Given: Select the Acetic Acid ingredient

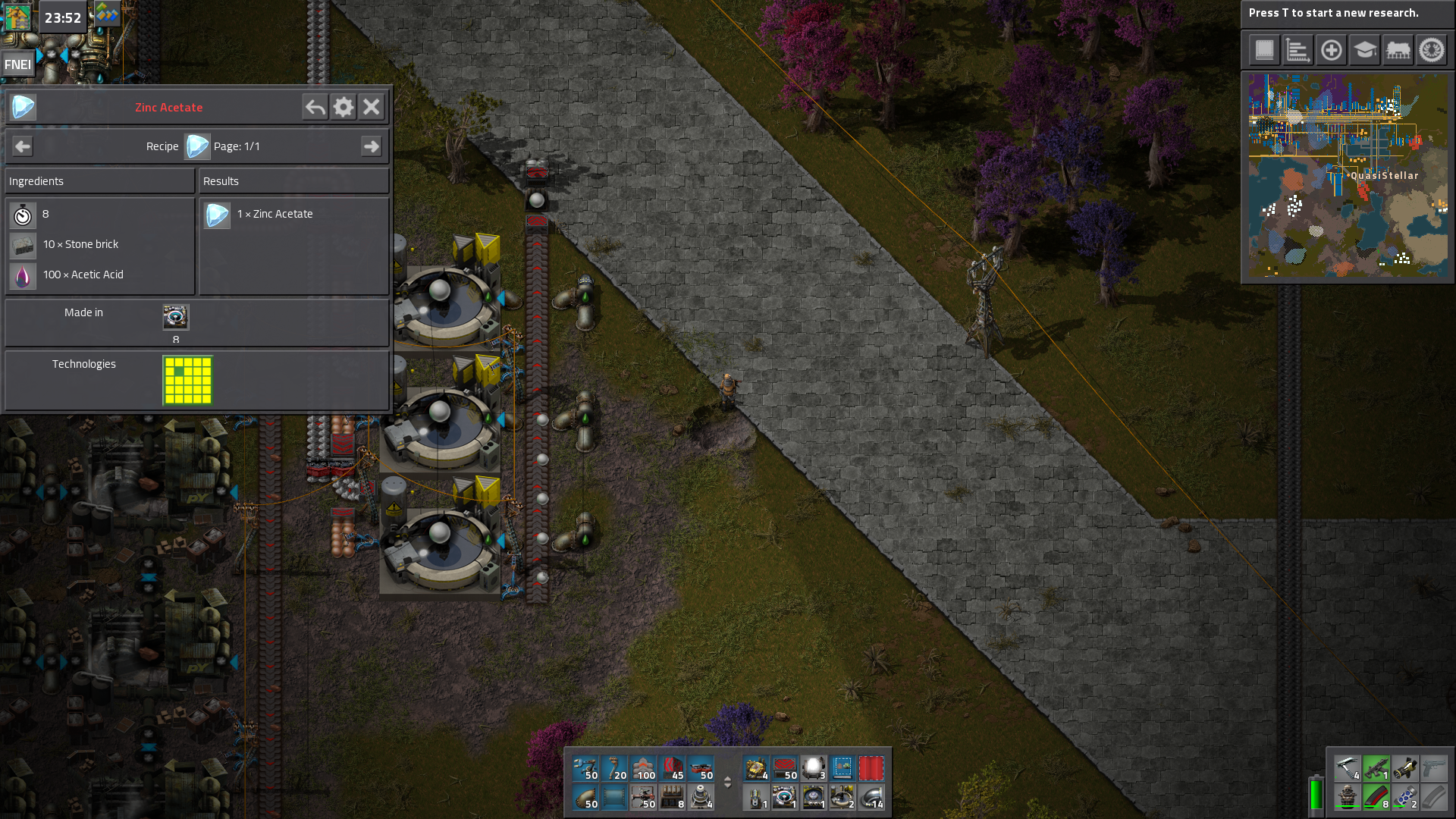Looking at the screenshot, I should tap(23, 275).
